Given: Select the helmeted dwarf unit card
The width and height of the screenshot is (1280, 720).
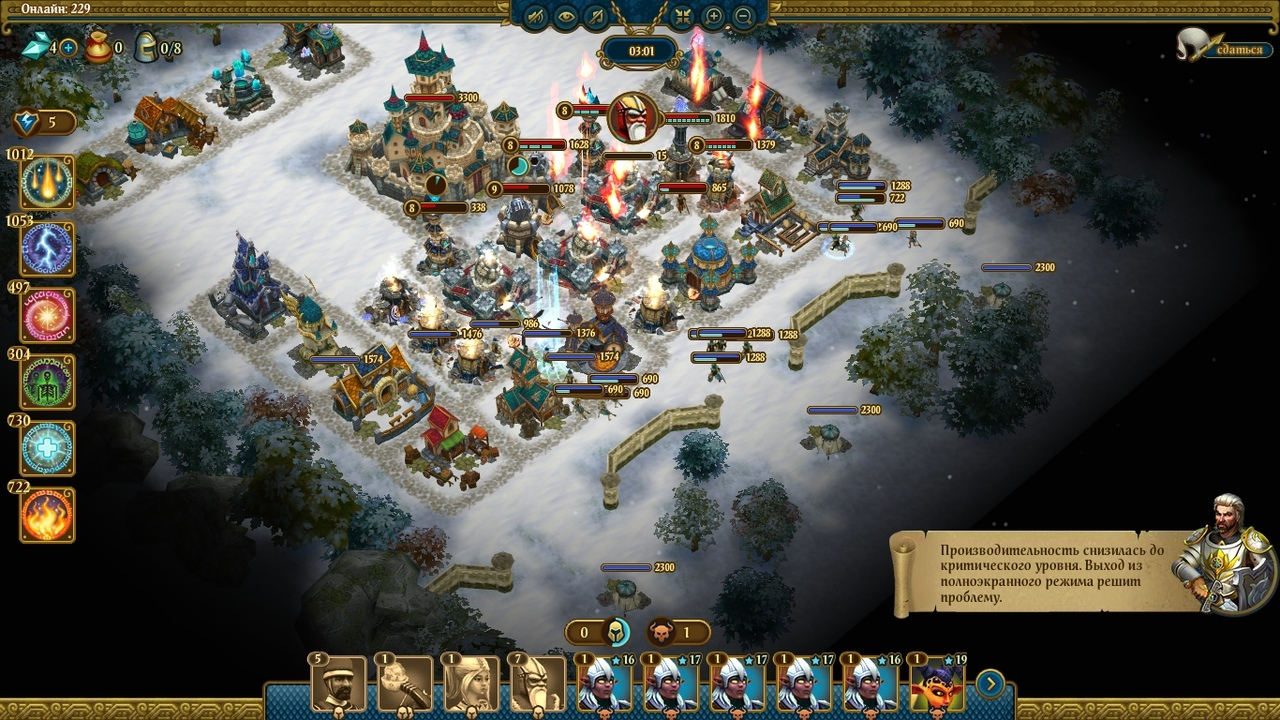Looking at the screenshot, I should (x=538, y=684).
